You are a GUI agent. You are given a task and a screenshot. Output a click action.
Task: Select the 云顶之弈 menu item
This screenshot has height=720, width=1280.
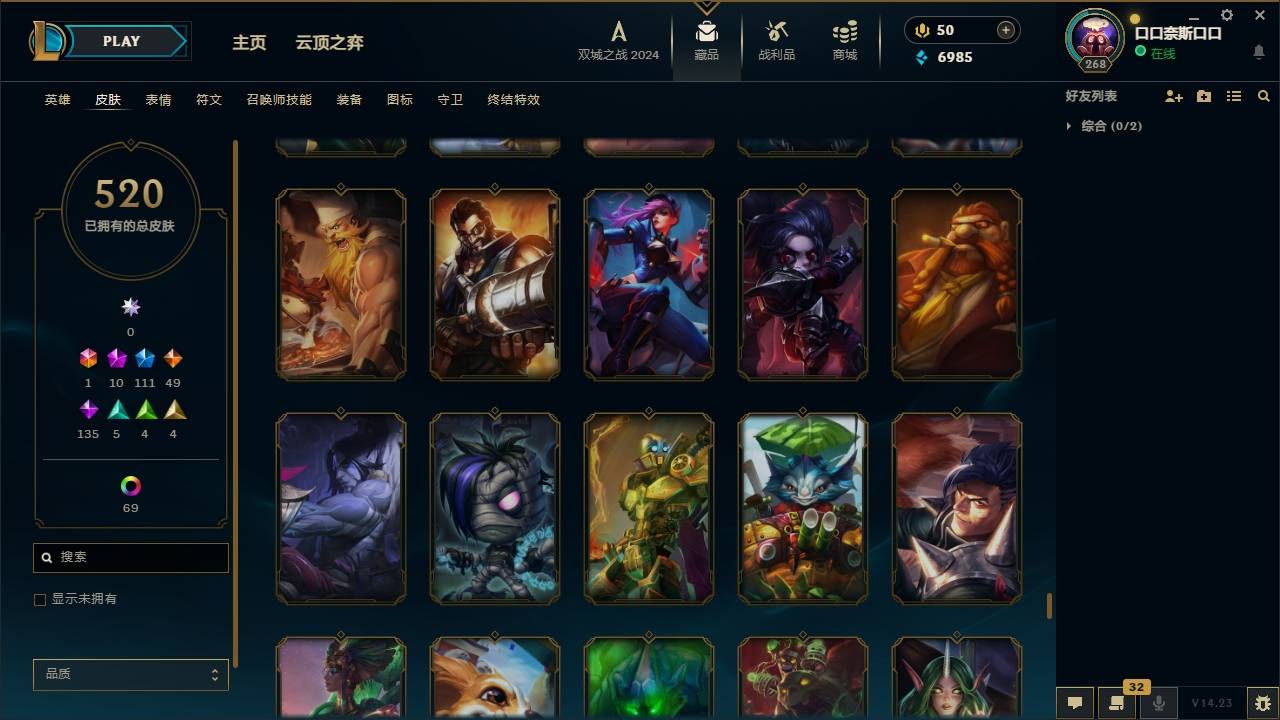click(x=330, y=42)
